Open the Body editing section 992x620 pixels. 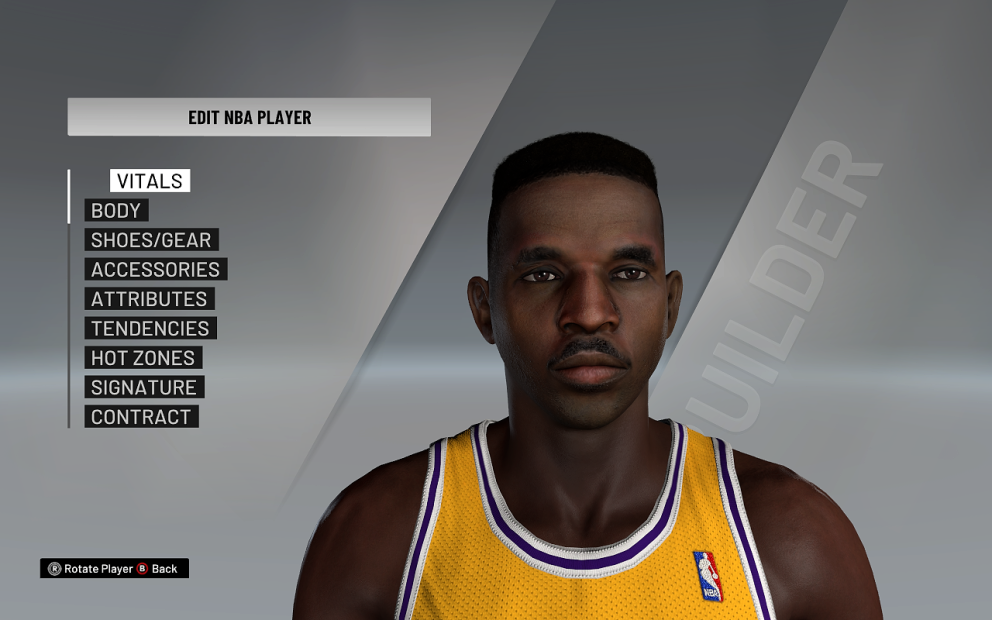tap(117, 211)
